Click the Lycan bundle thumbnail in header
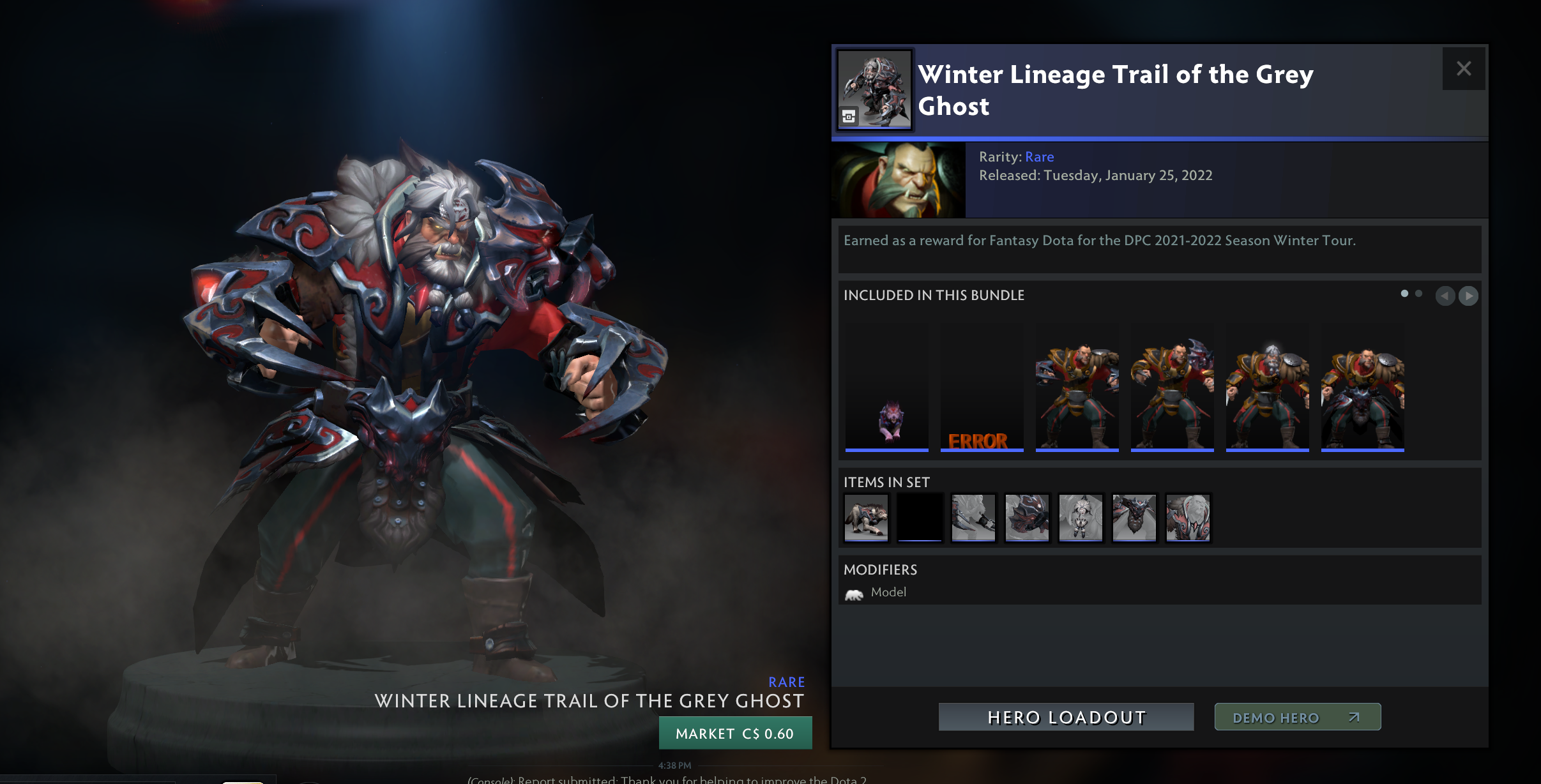The image size is (1541, 784). coord(874,89)
